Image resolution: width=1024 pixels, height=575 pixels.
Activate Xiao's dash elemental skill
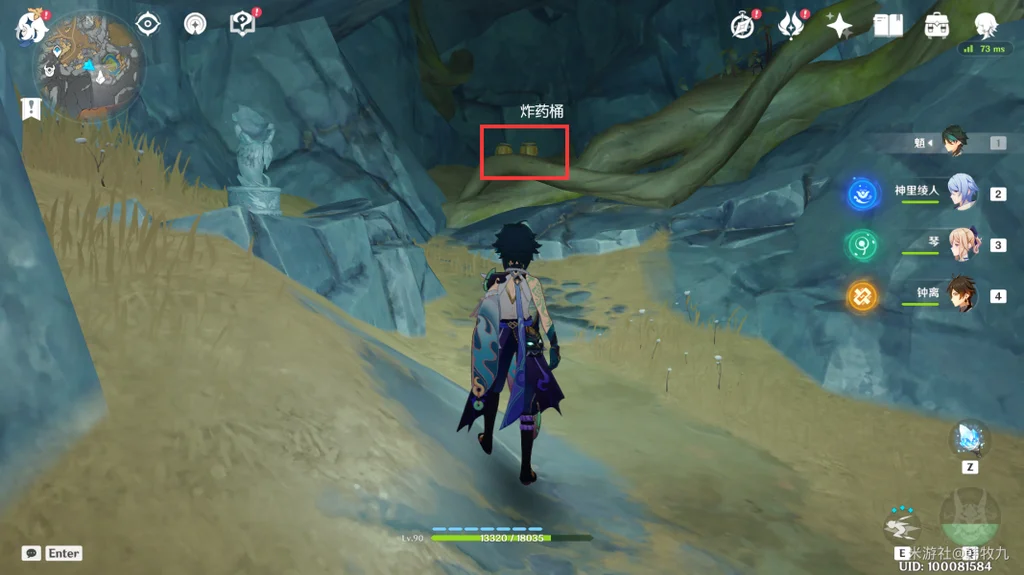(903, 524)
